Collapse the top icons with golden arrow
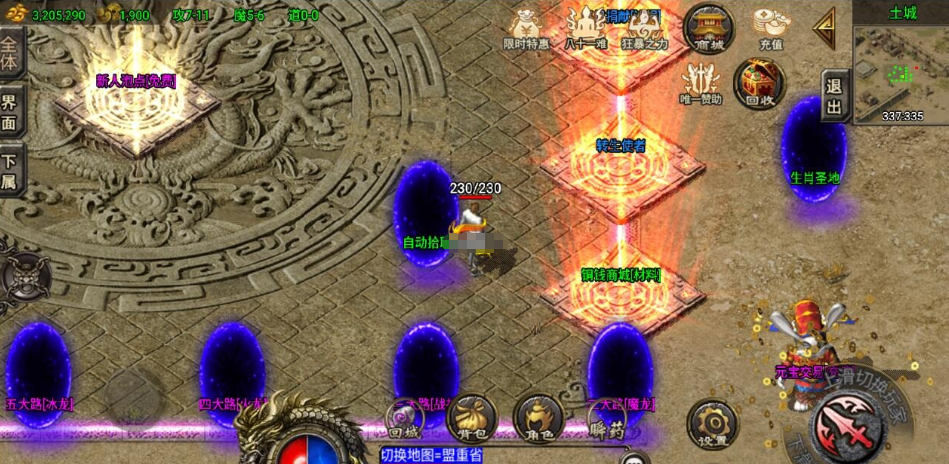The image size is (949, 464). click(x=826, y=28)
